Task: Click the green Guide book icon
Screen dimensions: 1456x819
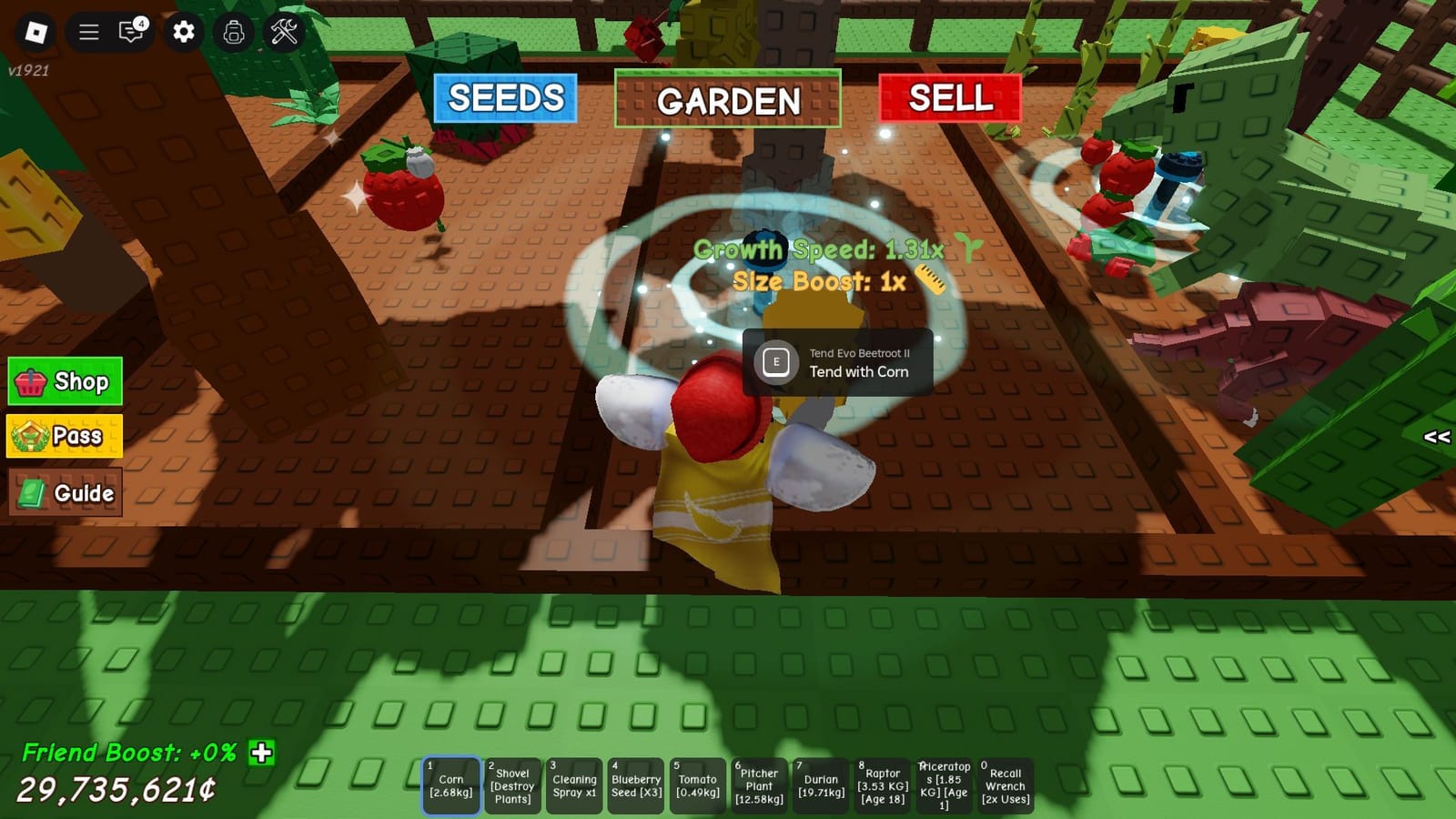Action: [x=30, y=492]
